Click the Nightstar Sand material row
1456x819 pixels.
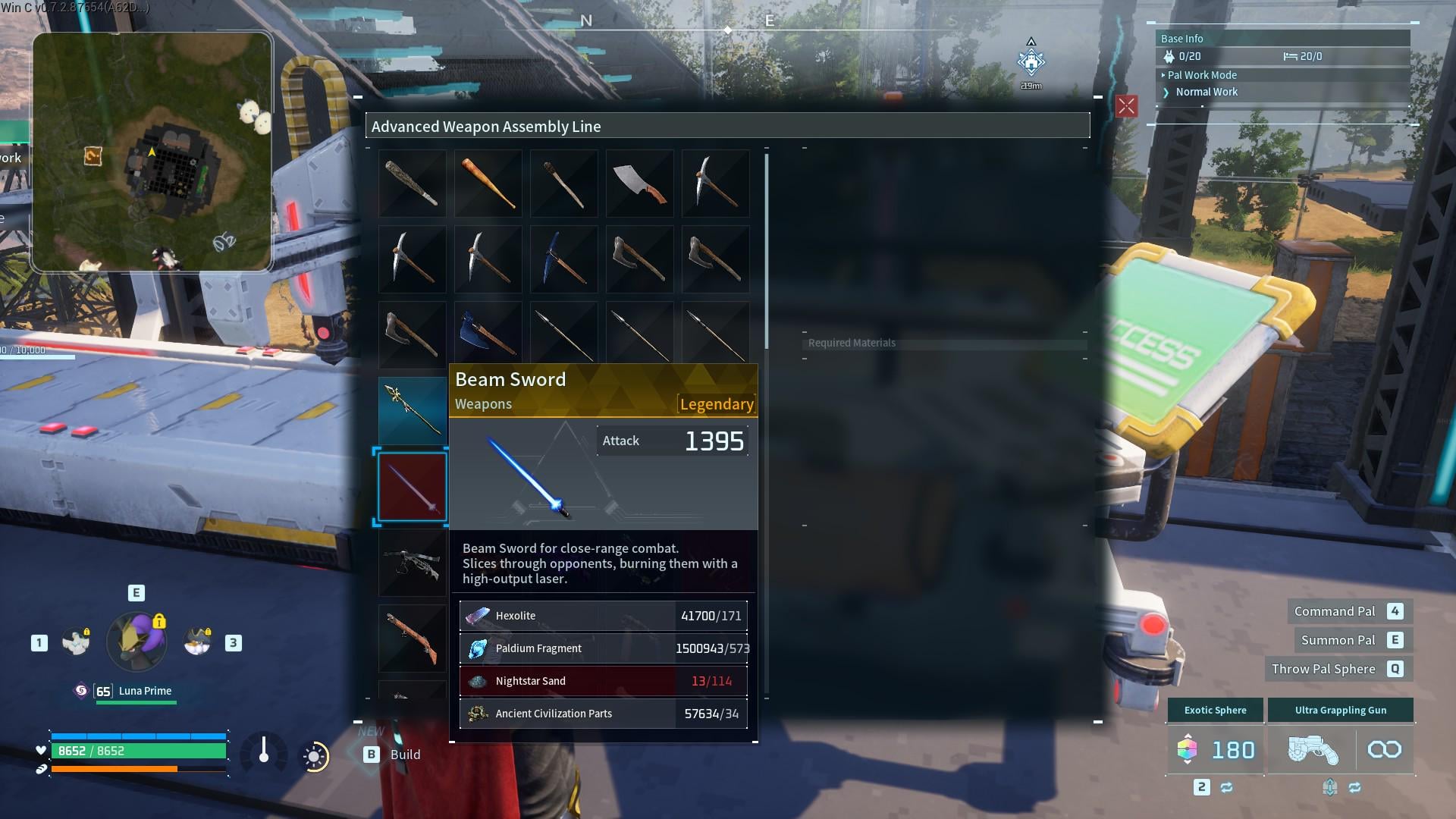(603, 681)
